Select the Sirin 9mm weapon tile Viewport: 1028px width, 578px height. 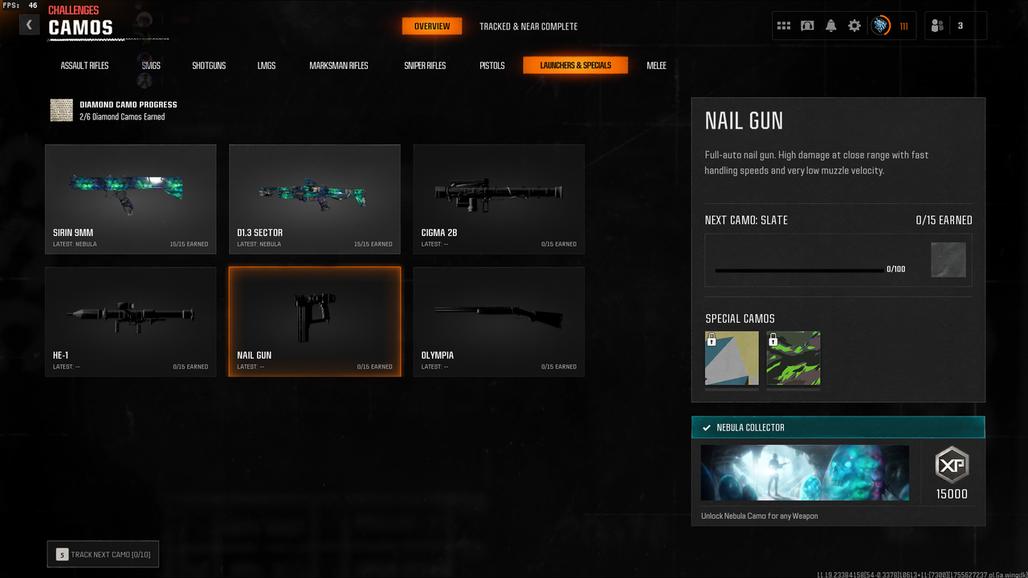[x=130, y=198]
